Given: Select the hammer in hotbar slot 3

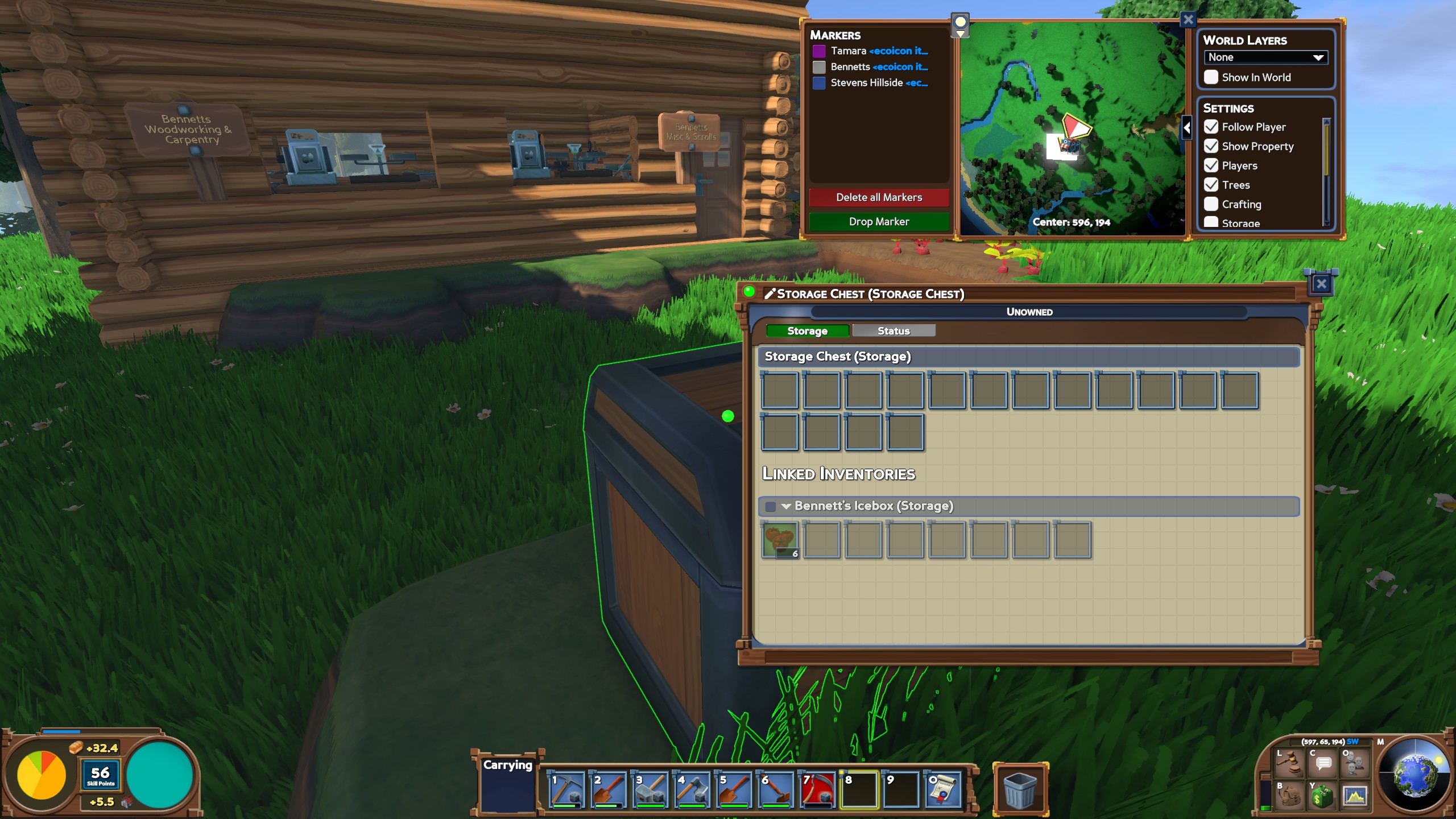Looking at the screenshot, I should click(x=650, y=791).
